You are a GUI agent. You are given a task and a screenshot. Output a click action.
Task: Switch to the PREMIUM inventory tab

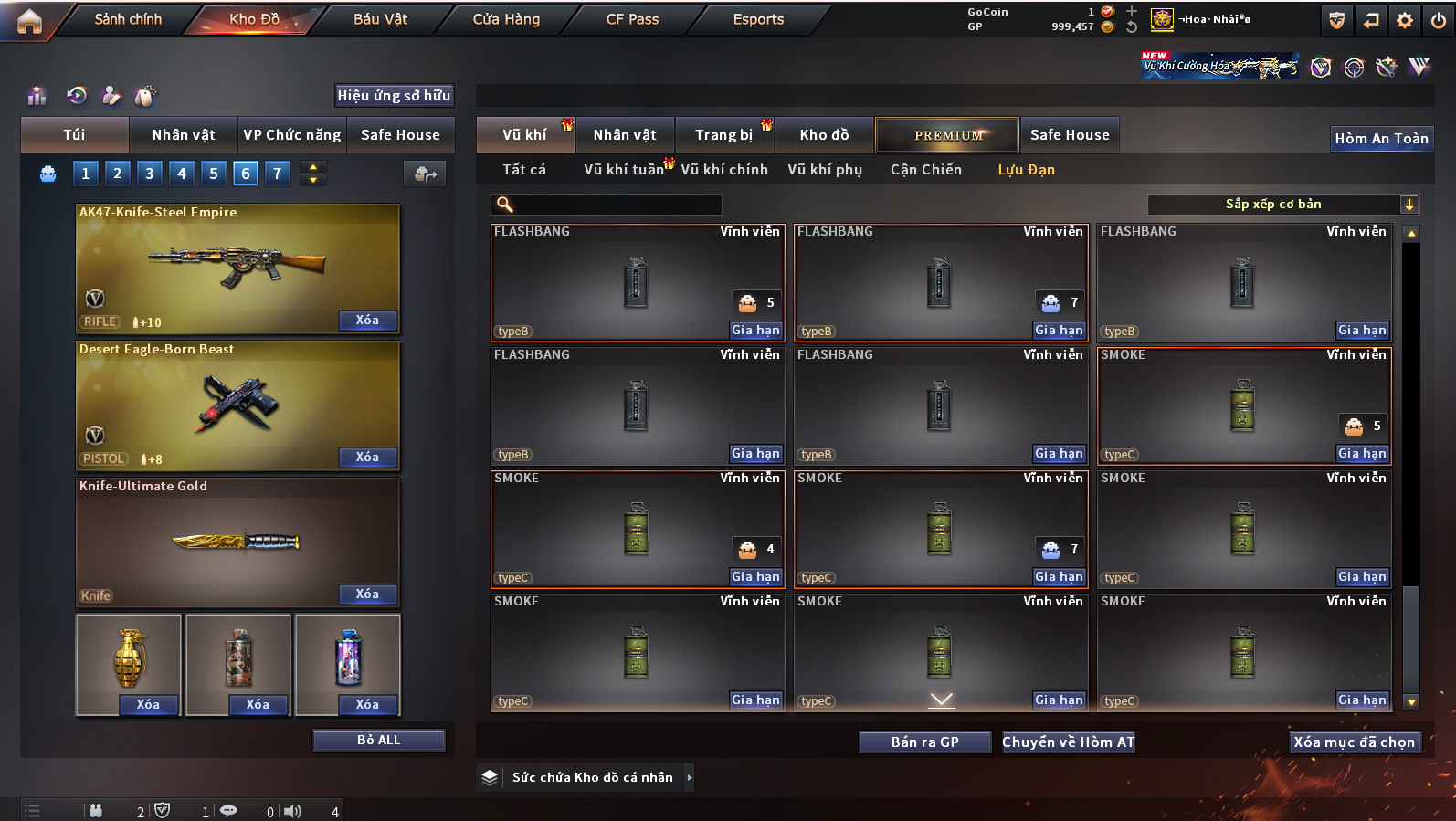(947, 135)
